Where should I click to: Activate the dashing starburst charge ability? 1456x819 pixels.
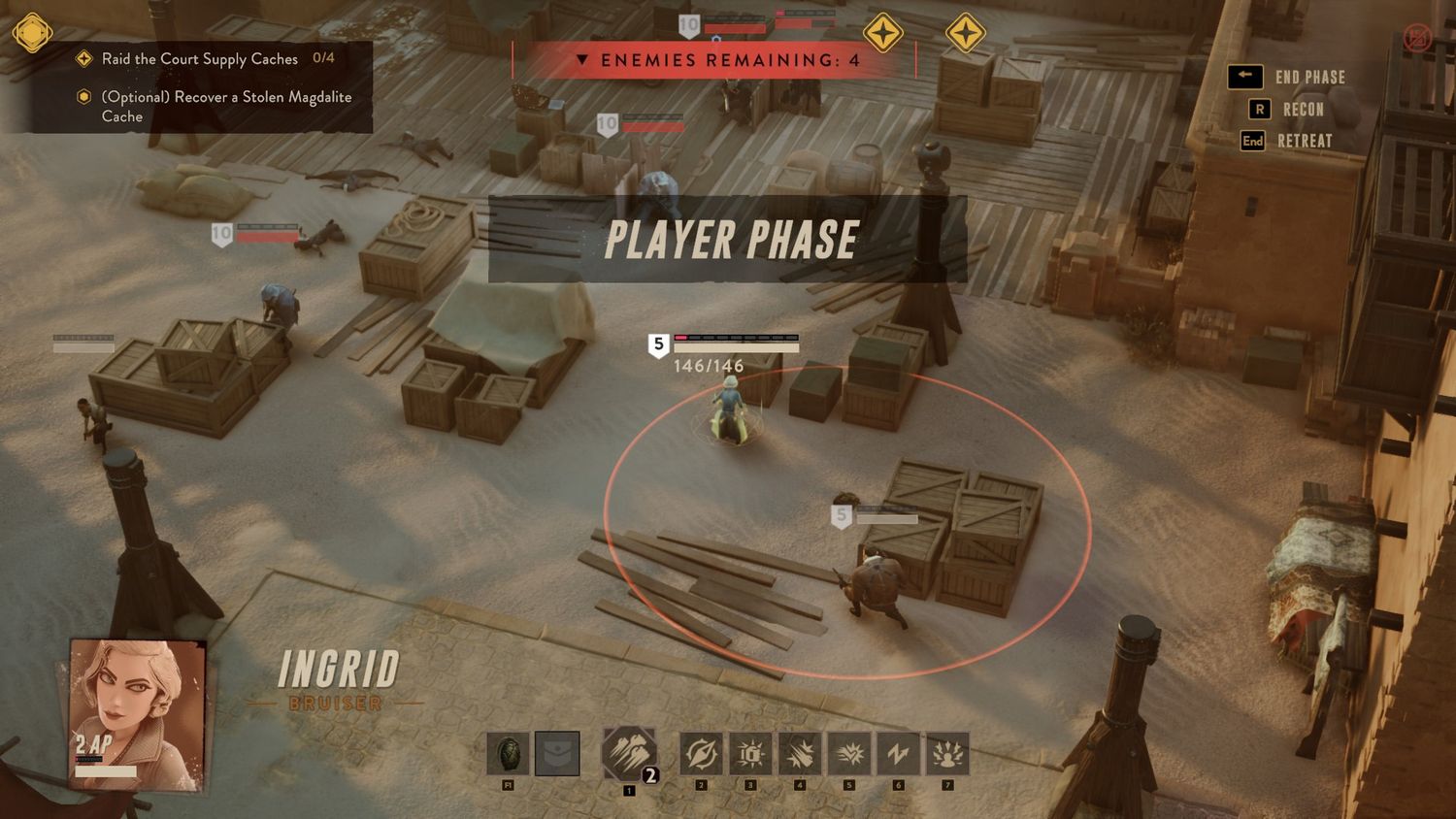click(849, 754)
